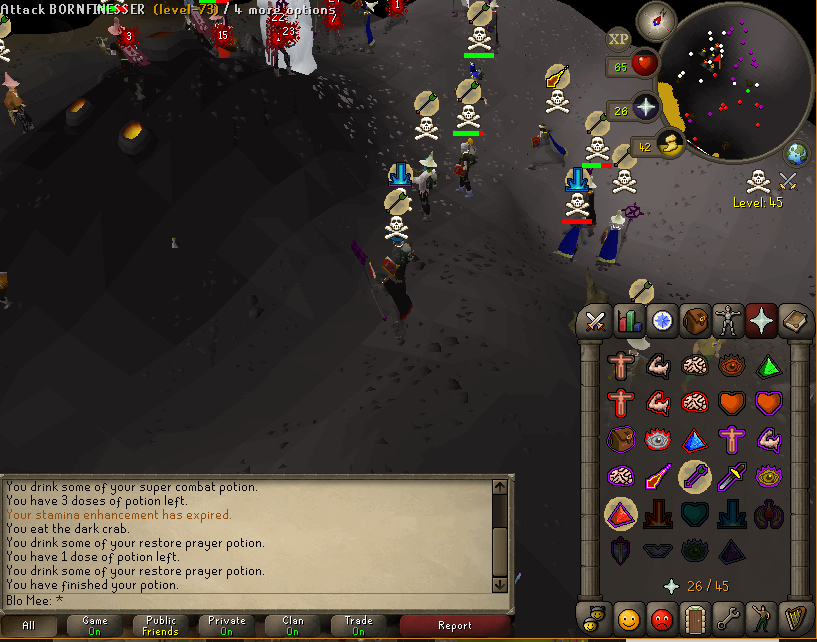
Task: Open the world map globe
Action: 797,155
